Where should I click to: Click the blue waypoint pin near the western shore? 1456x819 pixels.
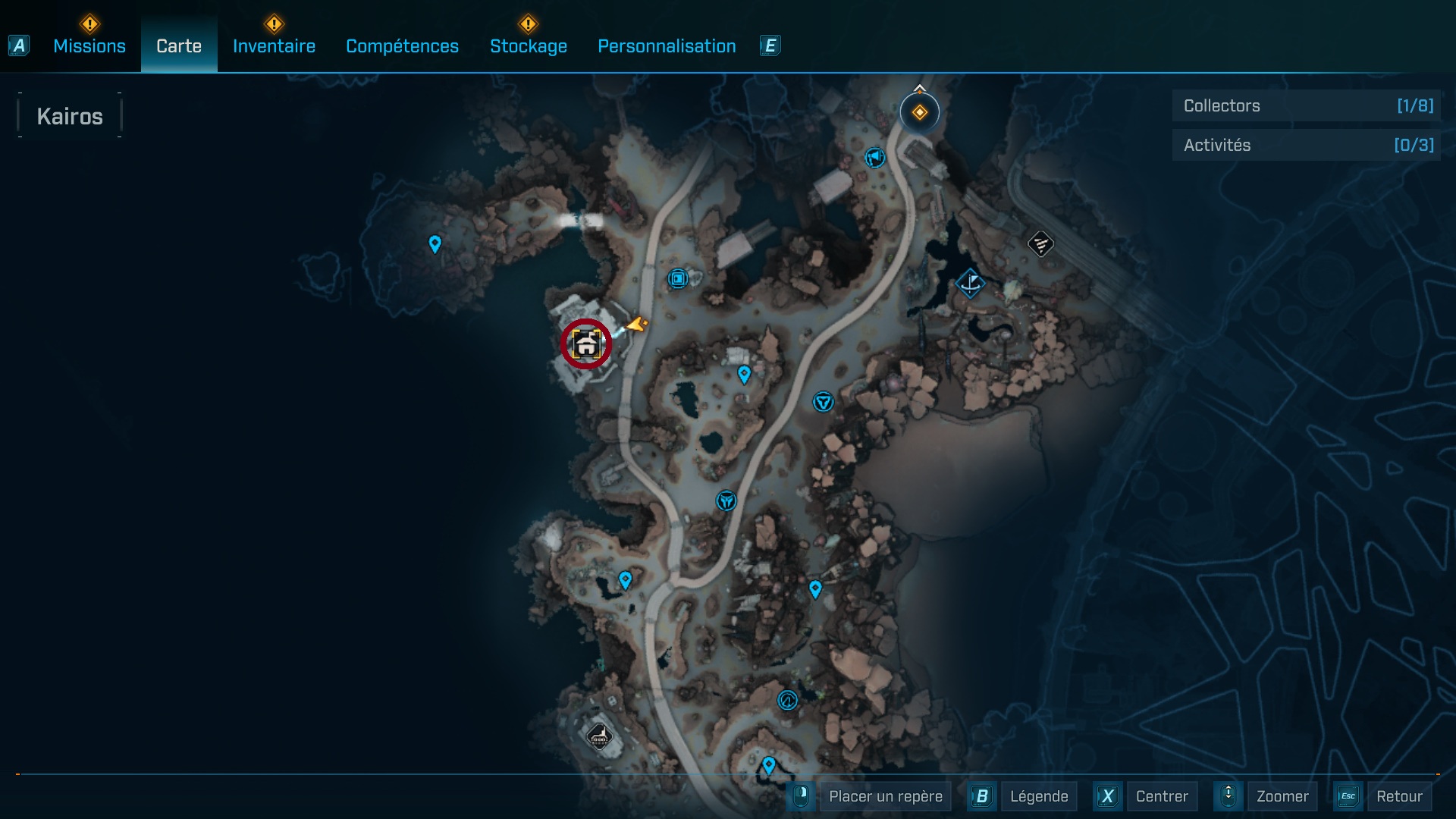tap(435, 244)
